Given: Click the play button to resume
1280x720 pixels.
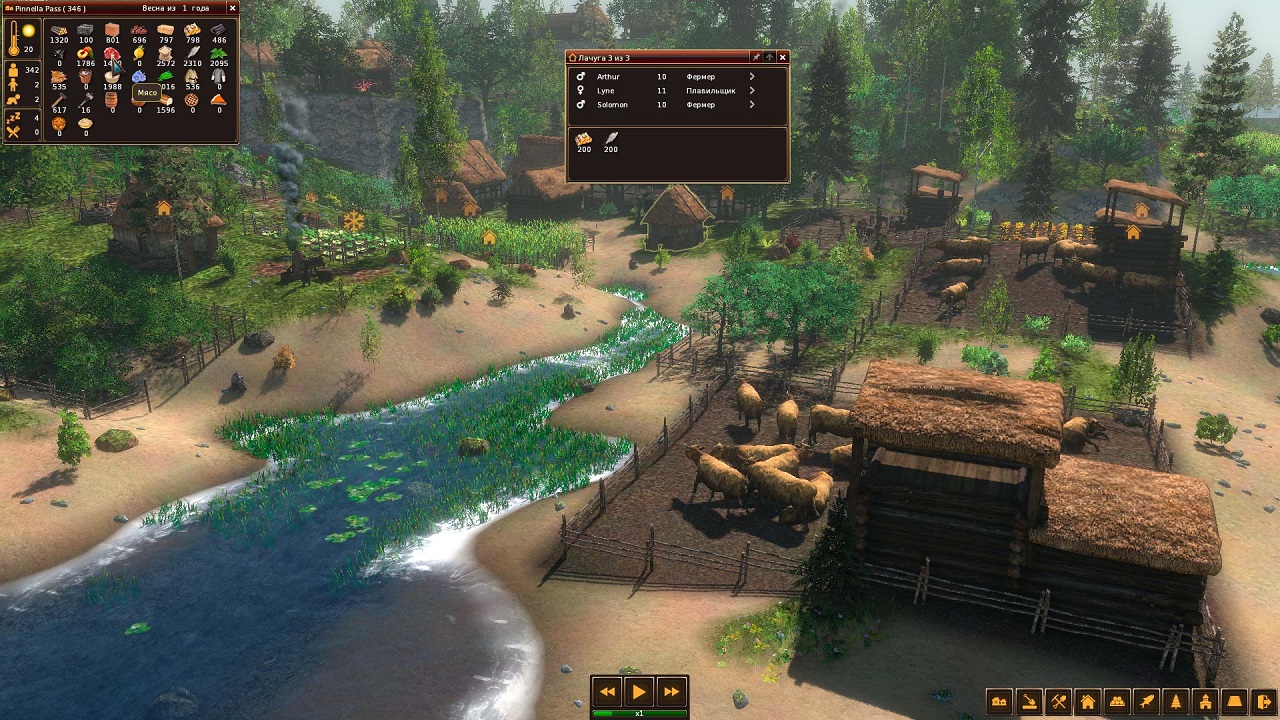Looking at the screenshot, I should coord(639,691).
